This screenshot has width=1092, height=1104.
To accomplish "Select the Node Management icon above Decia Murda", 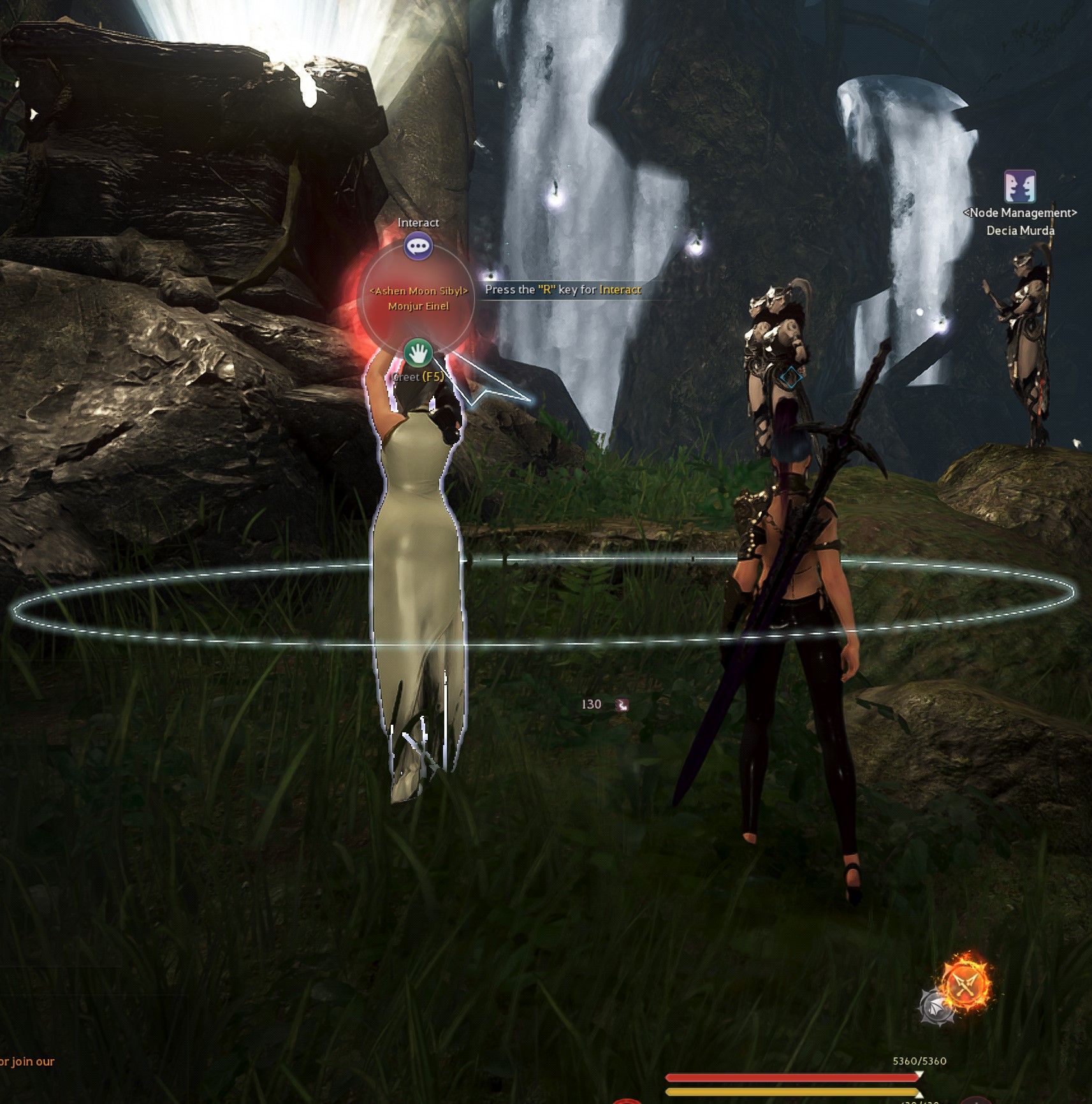I will click(x=1019, y=187).
